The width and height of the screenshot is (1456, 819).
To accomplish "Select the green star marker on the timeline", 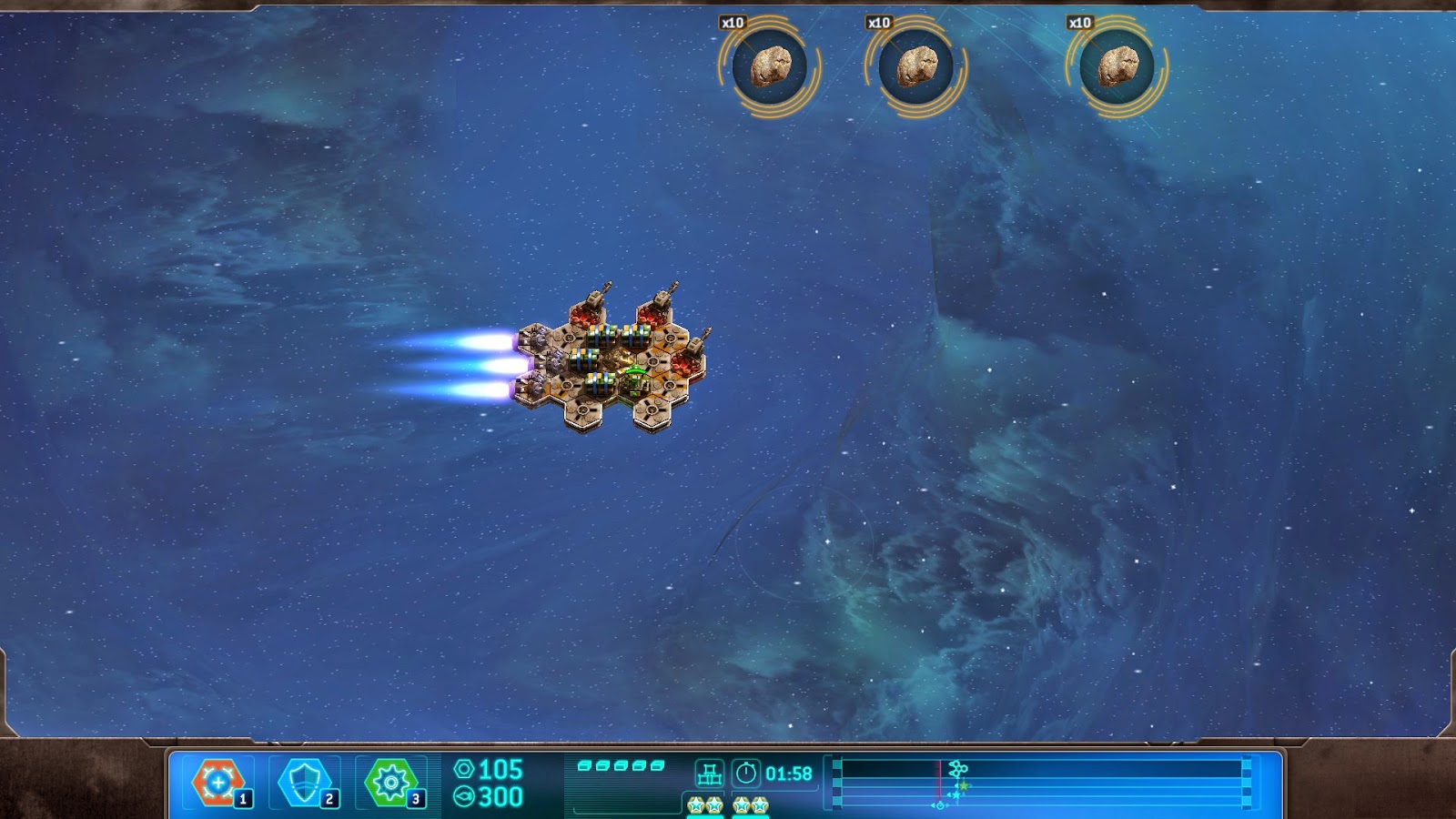I will coord(964,785).
